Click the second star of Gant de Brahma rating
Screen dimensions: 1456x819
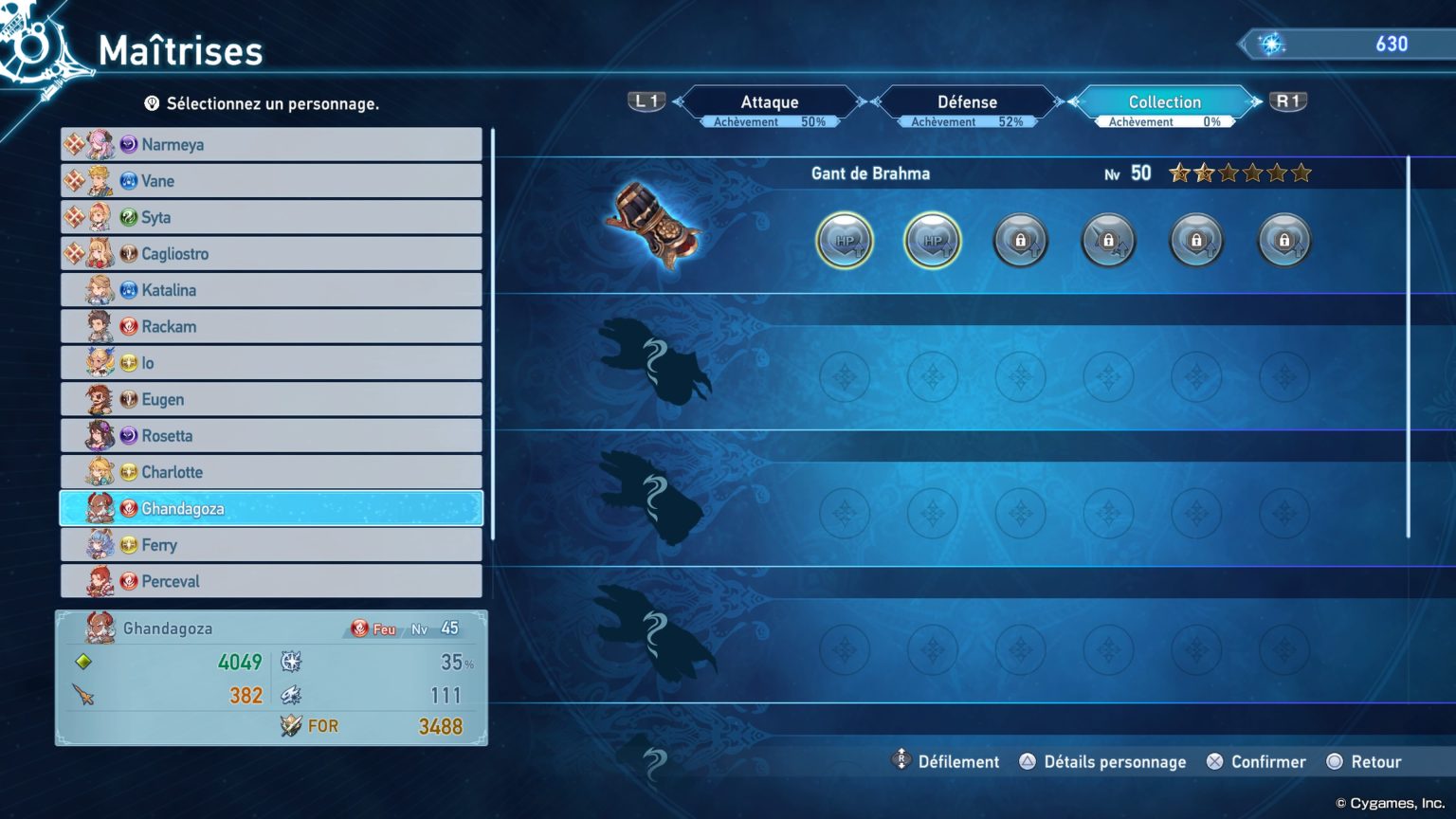tap(1205, 173)
